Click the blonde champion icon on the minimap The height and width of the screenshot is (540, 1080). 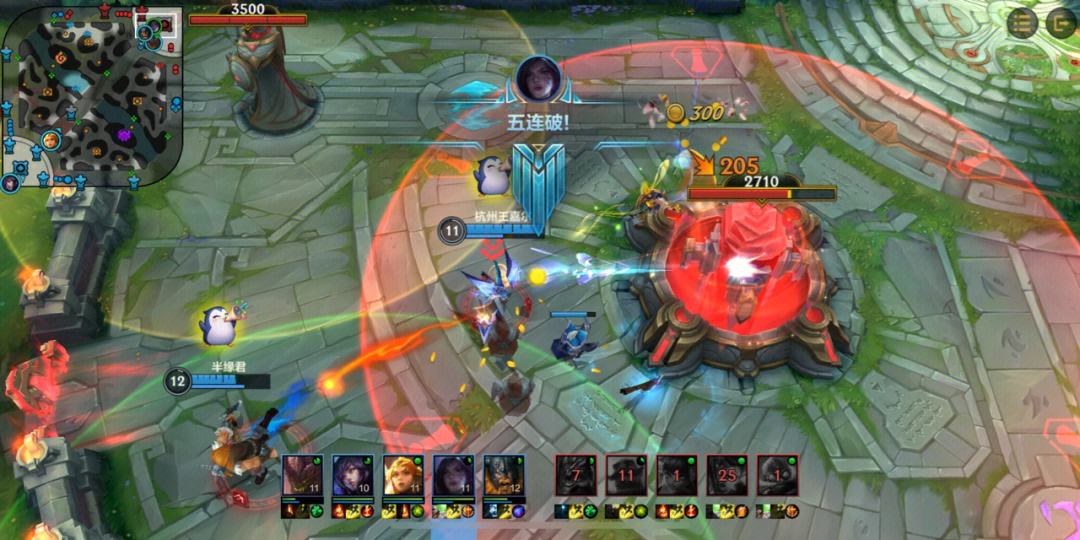[x=51, y=140]
